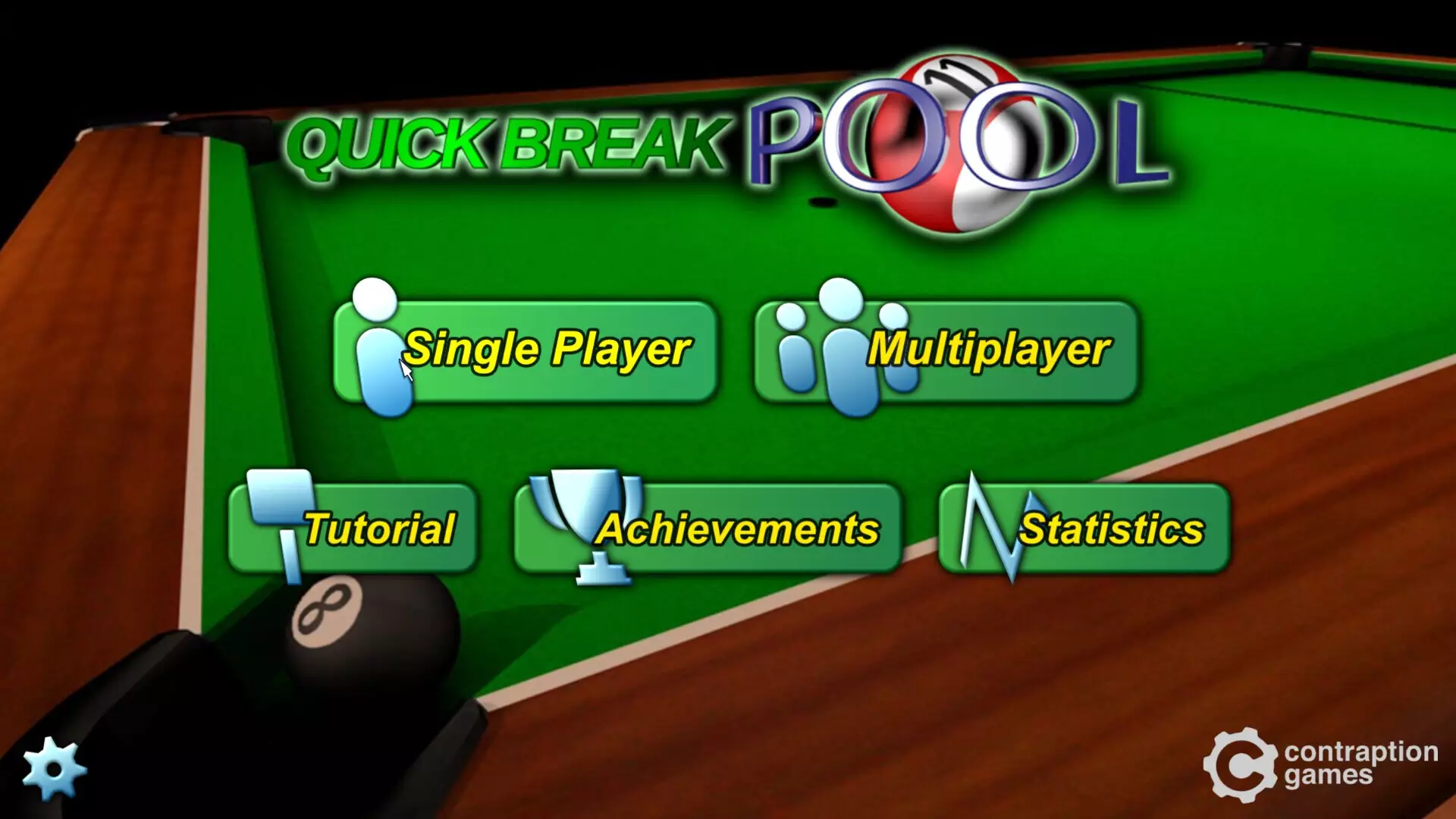Open Multiplayer mode
Viewport: 1456px width, 819px height.
pyautogui.click(x=986, y=350)
